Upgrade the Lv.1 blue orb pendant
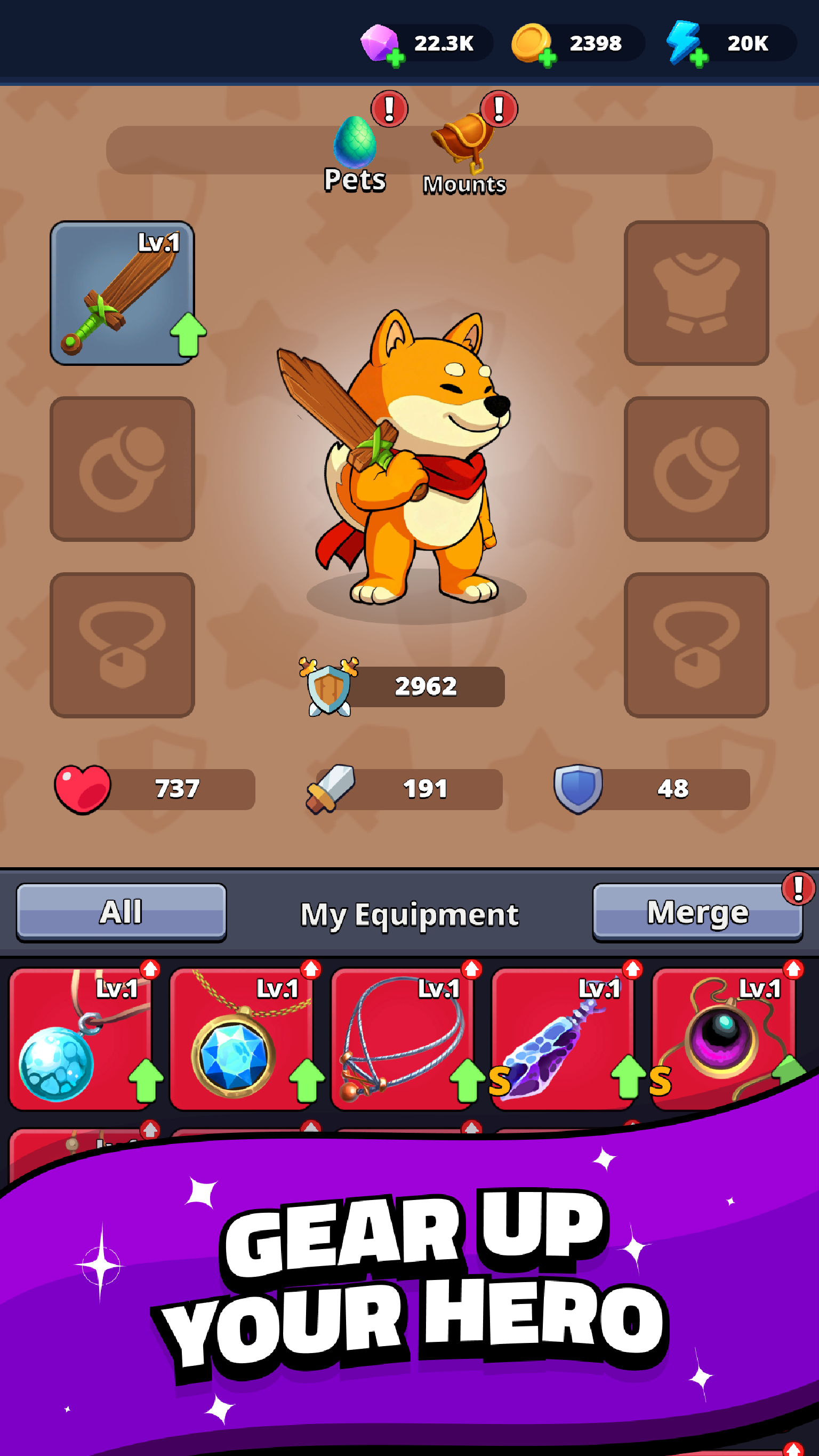The image size is (819, 1456). click(81, 1040)
